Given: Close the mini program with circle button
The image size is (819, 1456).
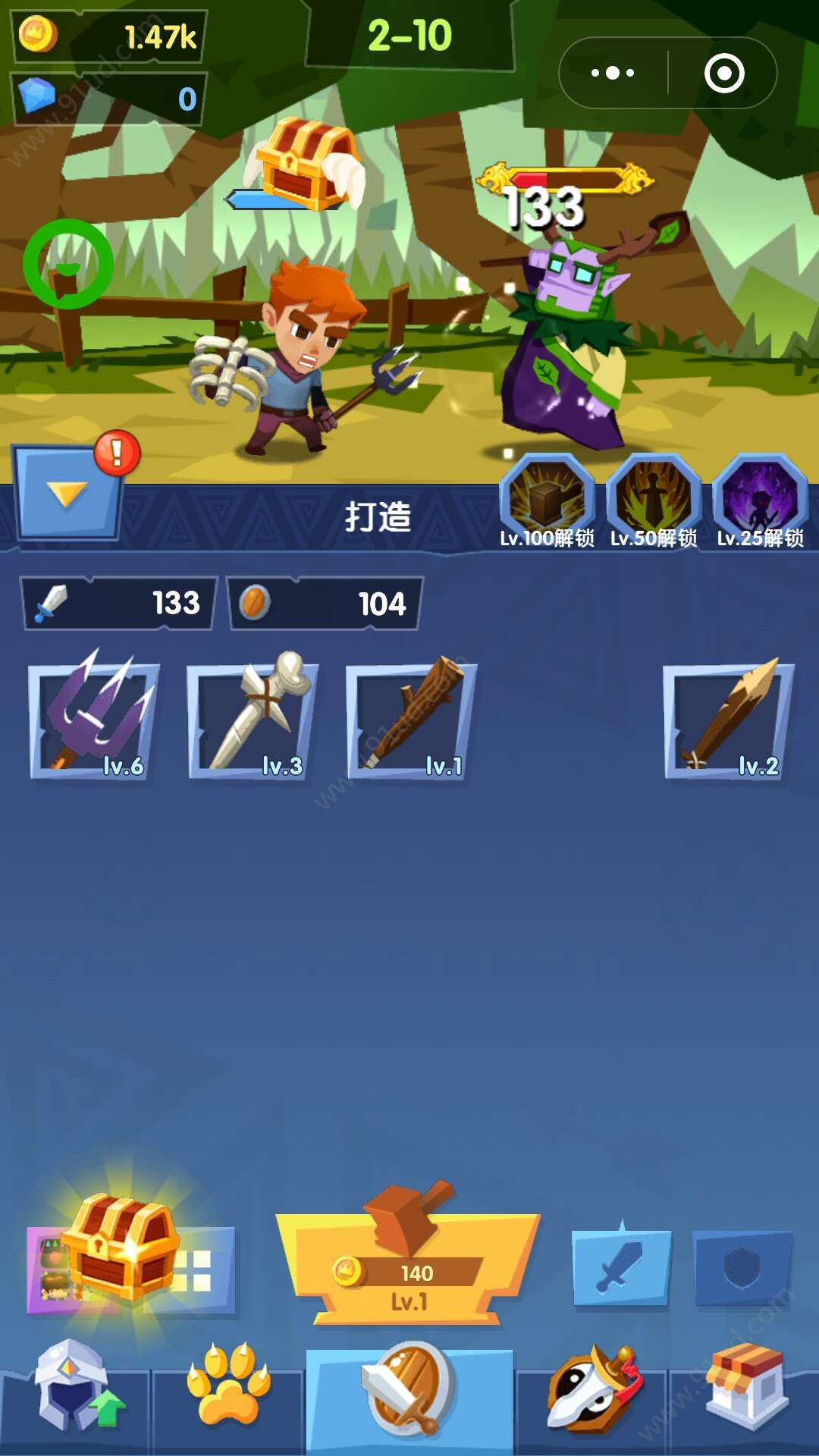Looking at the screenshot, I should [724, 73].
